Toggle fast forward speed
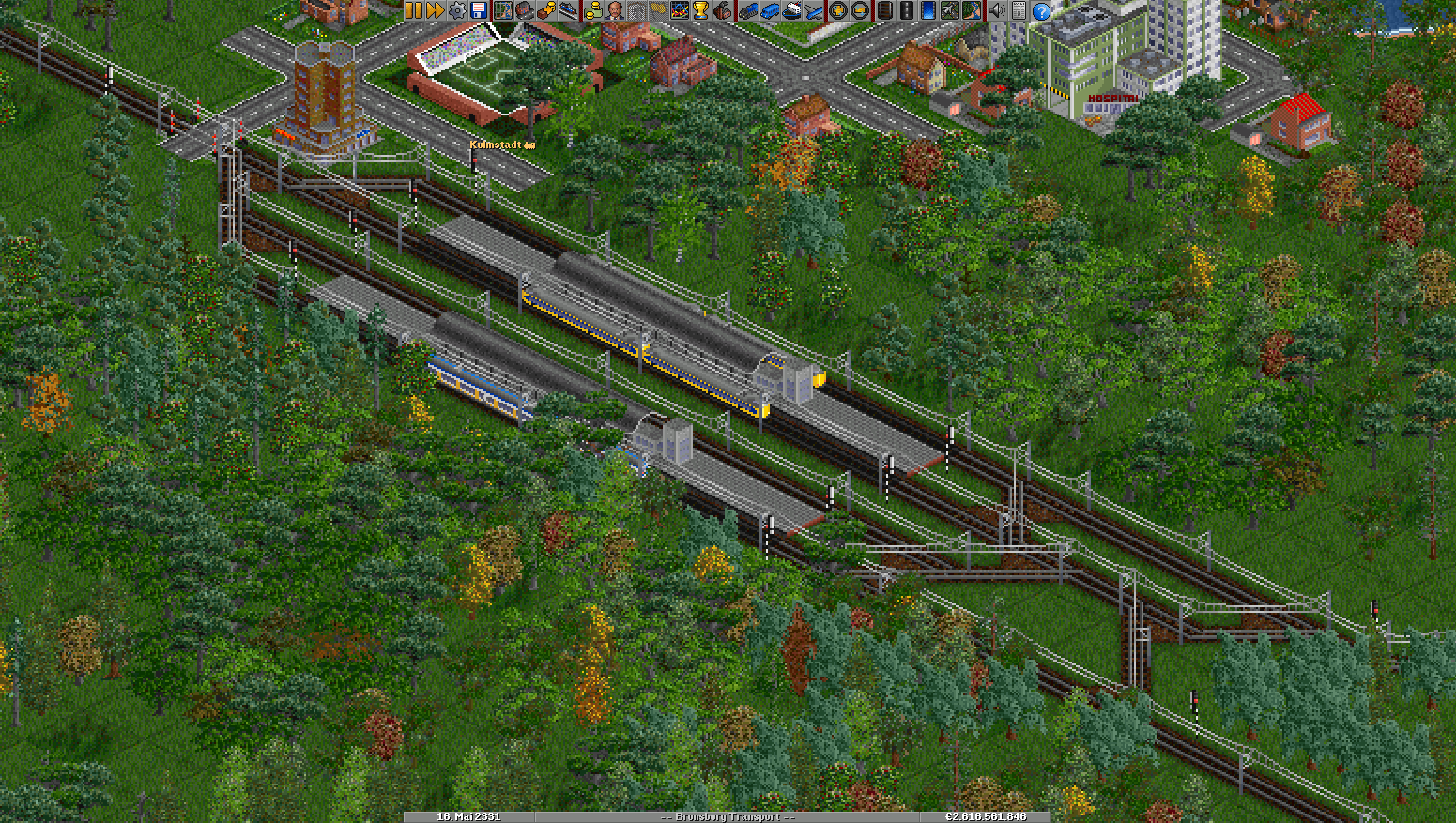Image resolution: width=1456 pixels, height=823 pixels. [436, 10]
